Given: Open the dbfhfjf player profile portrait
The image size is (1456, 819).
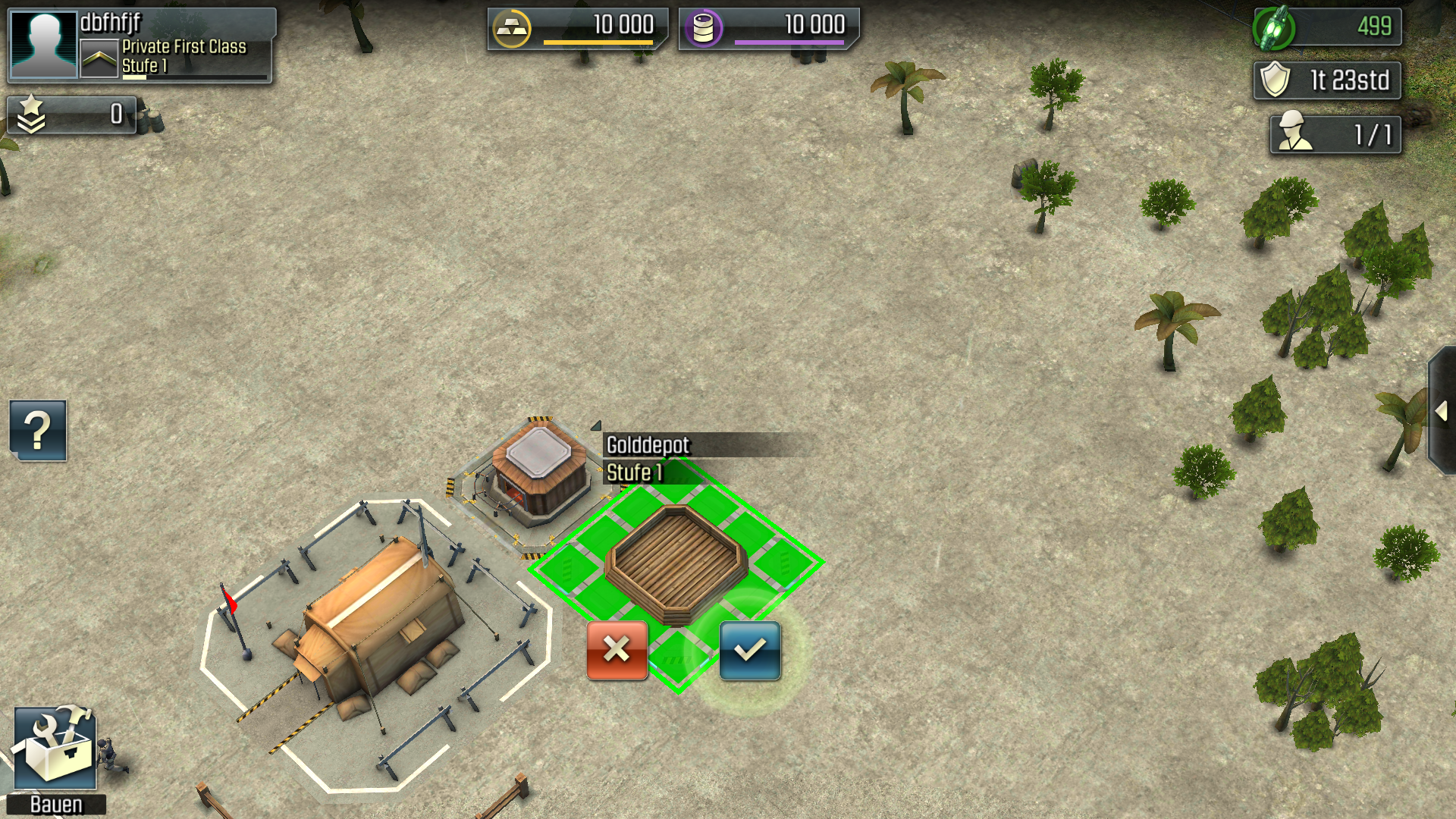Looking at the screenshot, I should 44,45.
